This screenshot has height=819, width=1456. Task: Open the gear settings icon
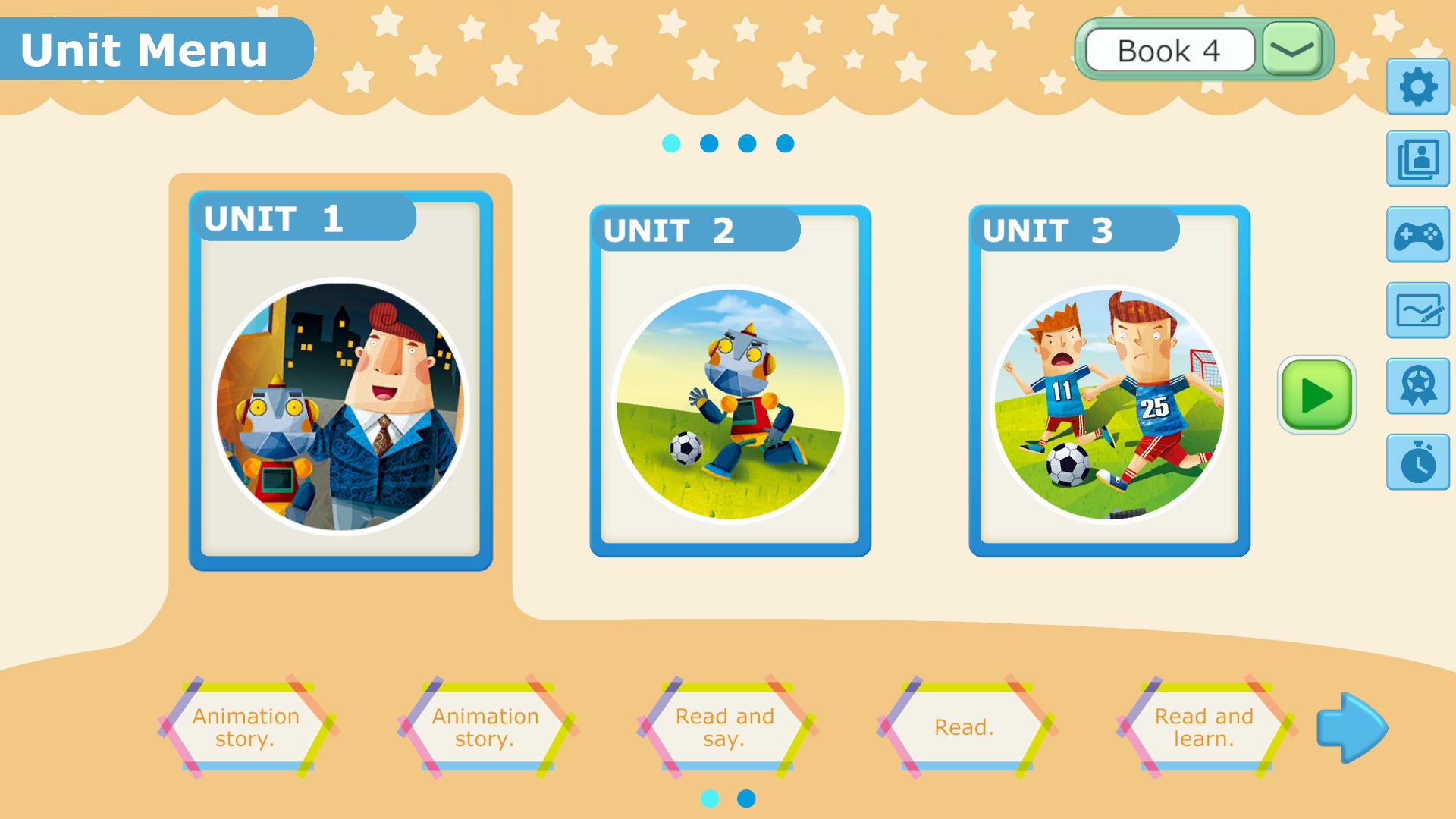pos(1417,87)
